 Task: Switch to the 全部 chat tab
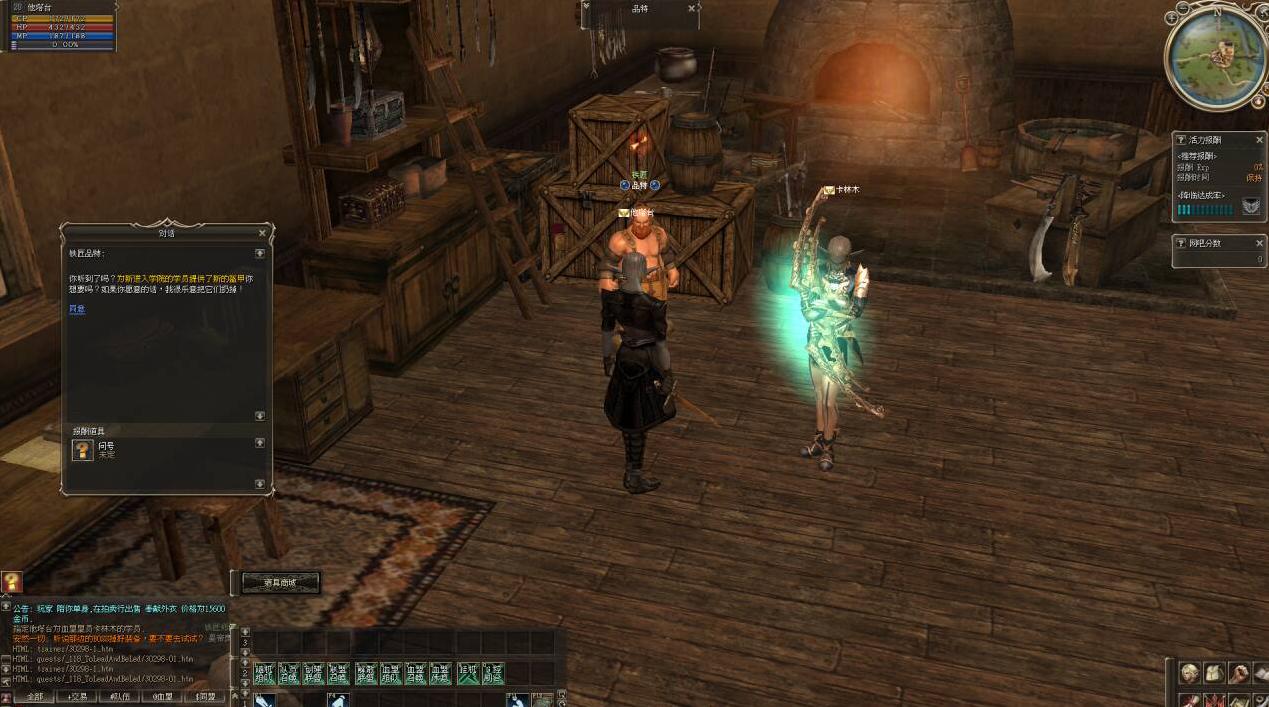pyautogui.click(x=34, y=696)
